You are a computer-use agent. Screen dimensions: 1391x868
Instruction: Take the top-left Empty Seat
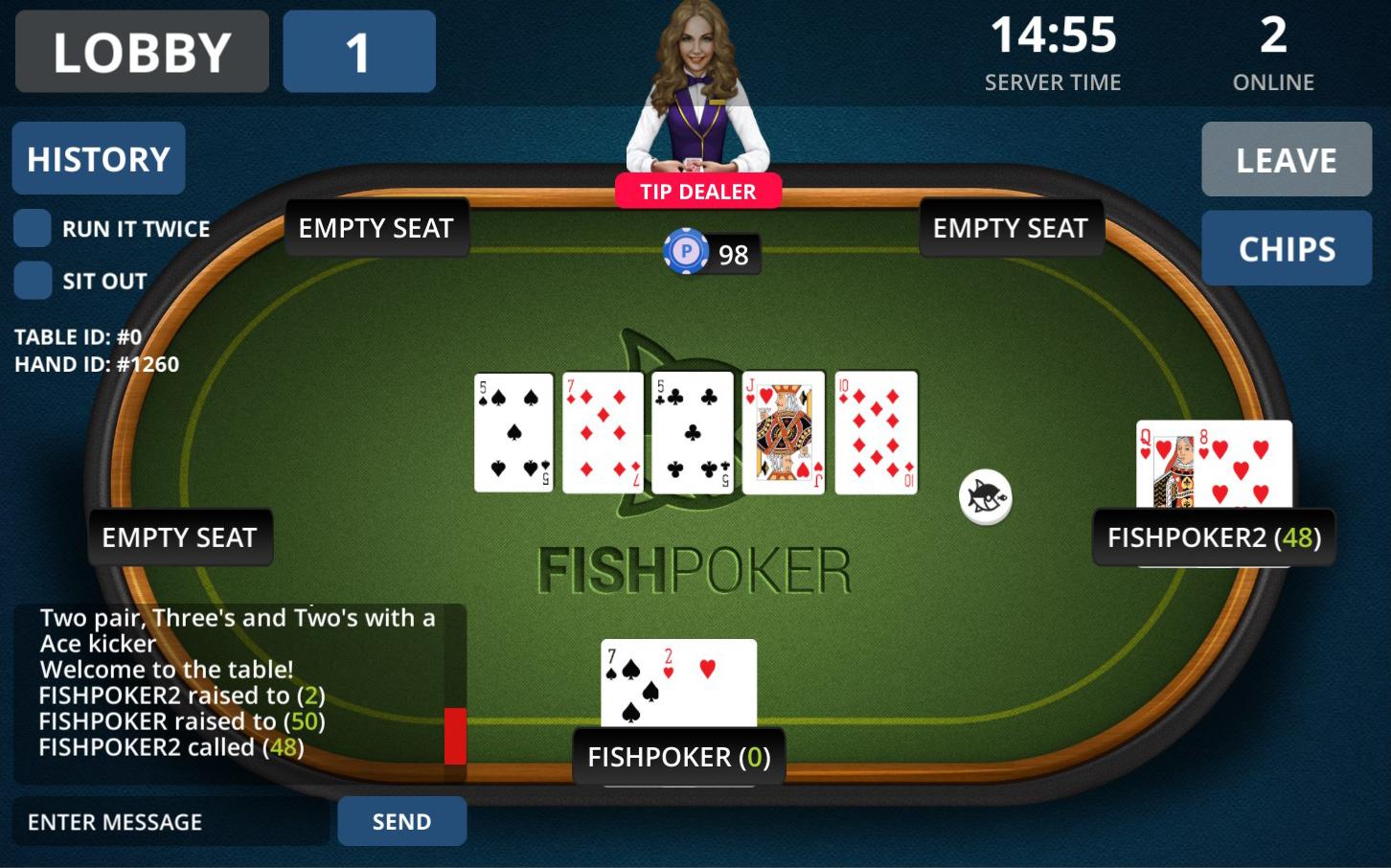(376, 228)
